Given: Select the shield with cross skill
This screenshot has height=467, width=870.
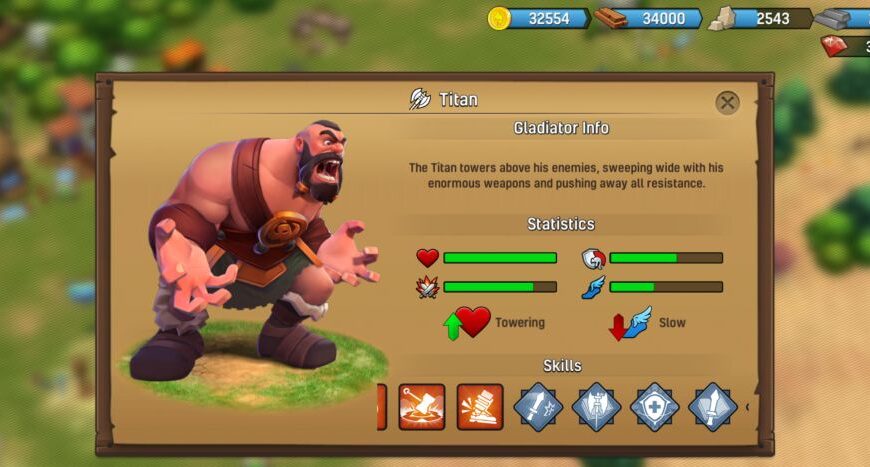Looking at the screenshot, I should pos(655,407).
